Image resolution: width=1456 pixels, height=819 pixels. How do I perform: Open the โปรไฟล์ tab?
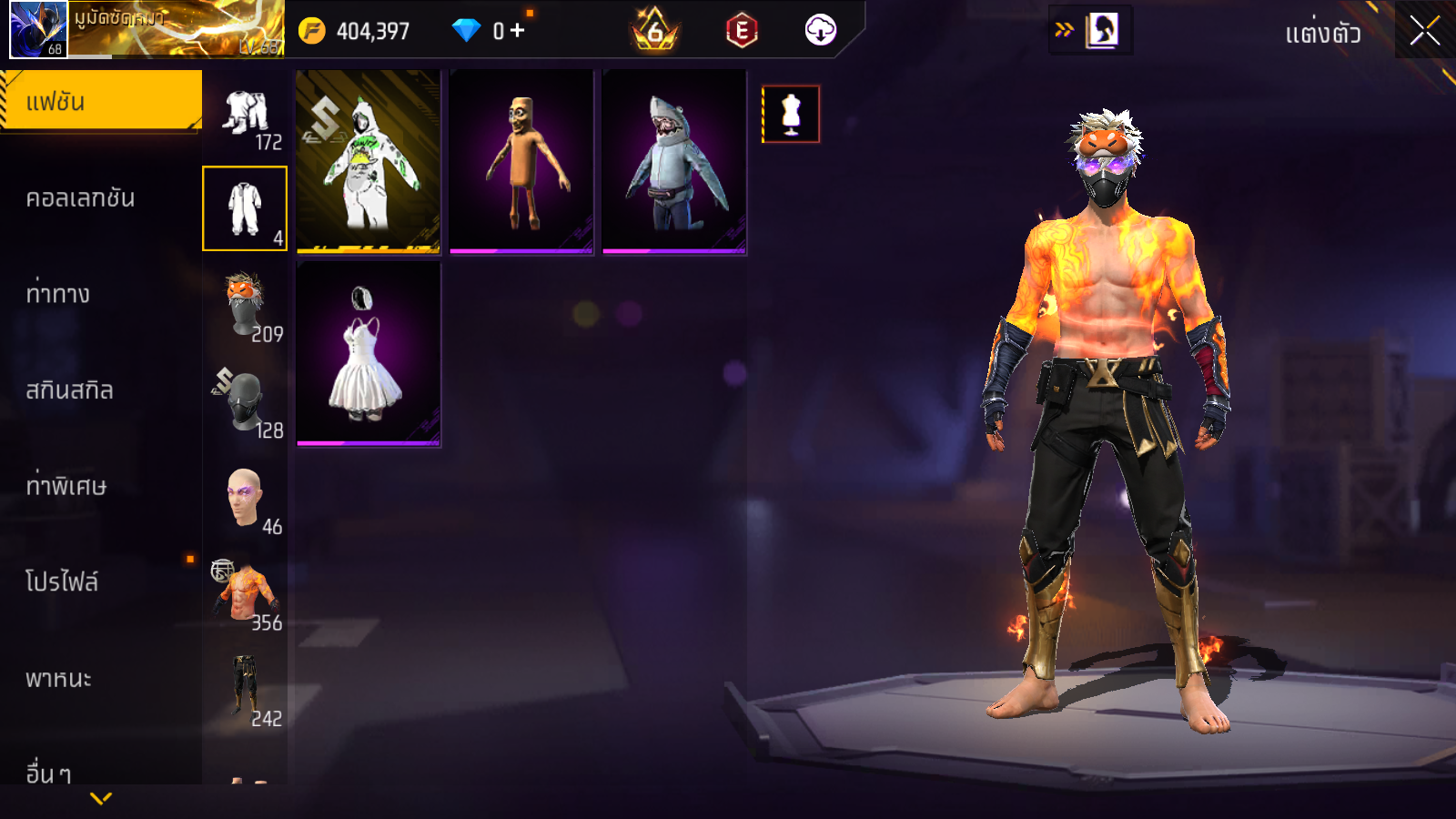[x=62, y=582]
